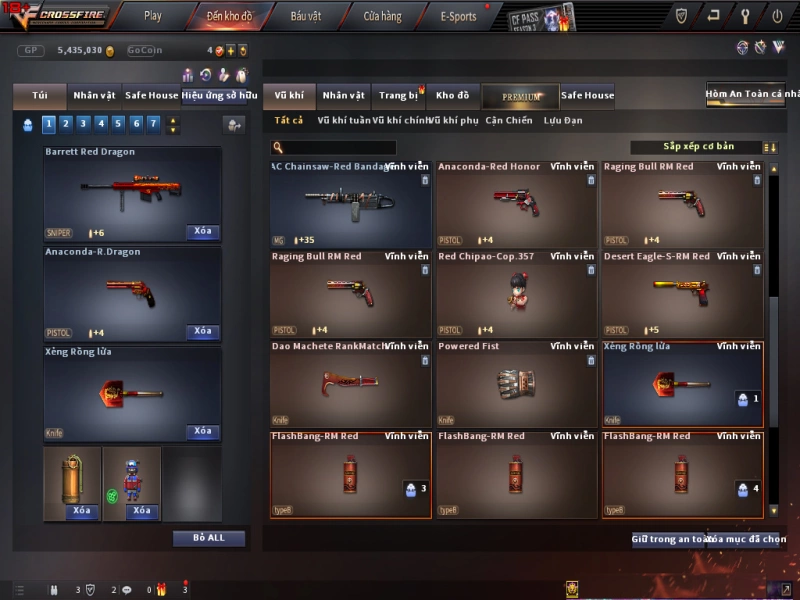Go to the Báu vật section
Viewport: 800px width, 600px height.
coord(306,16)
